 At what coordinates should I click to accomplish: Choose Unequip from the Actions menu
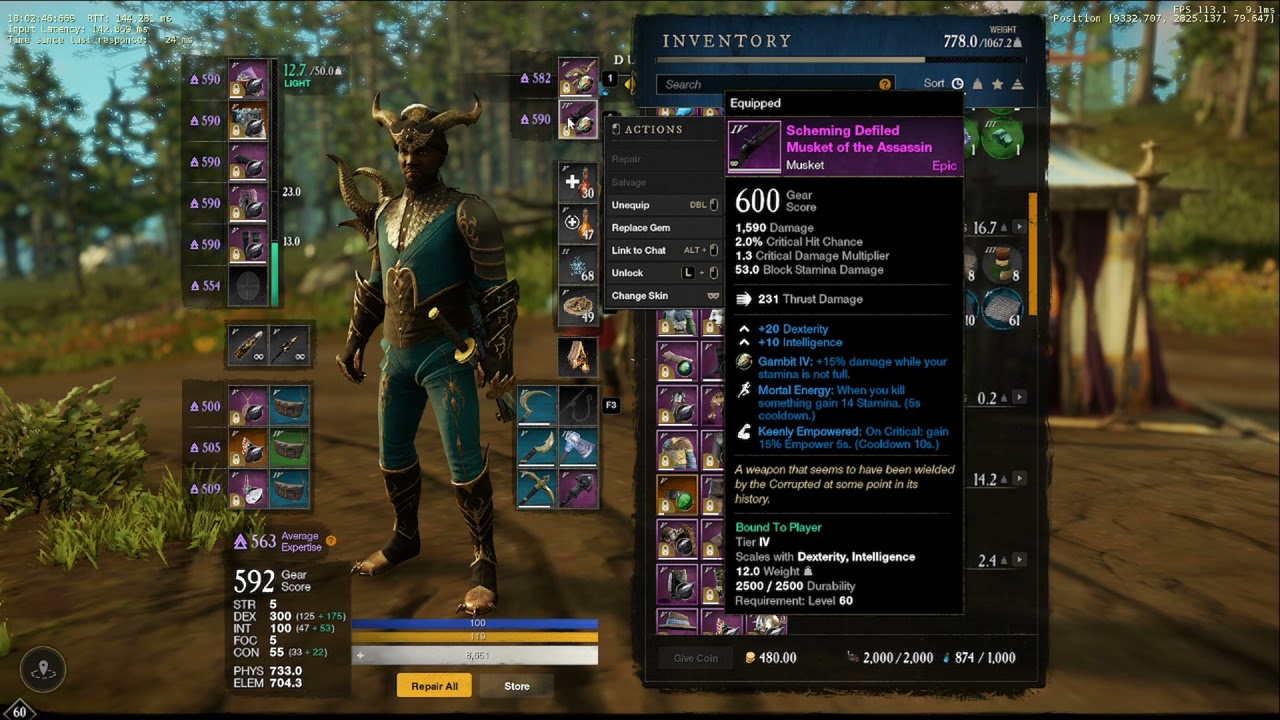click(x=631, y=205)
